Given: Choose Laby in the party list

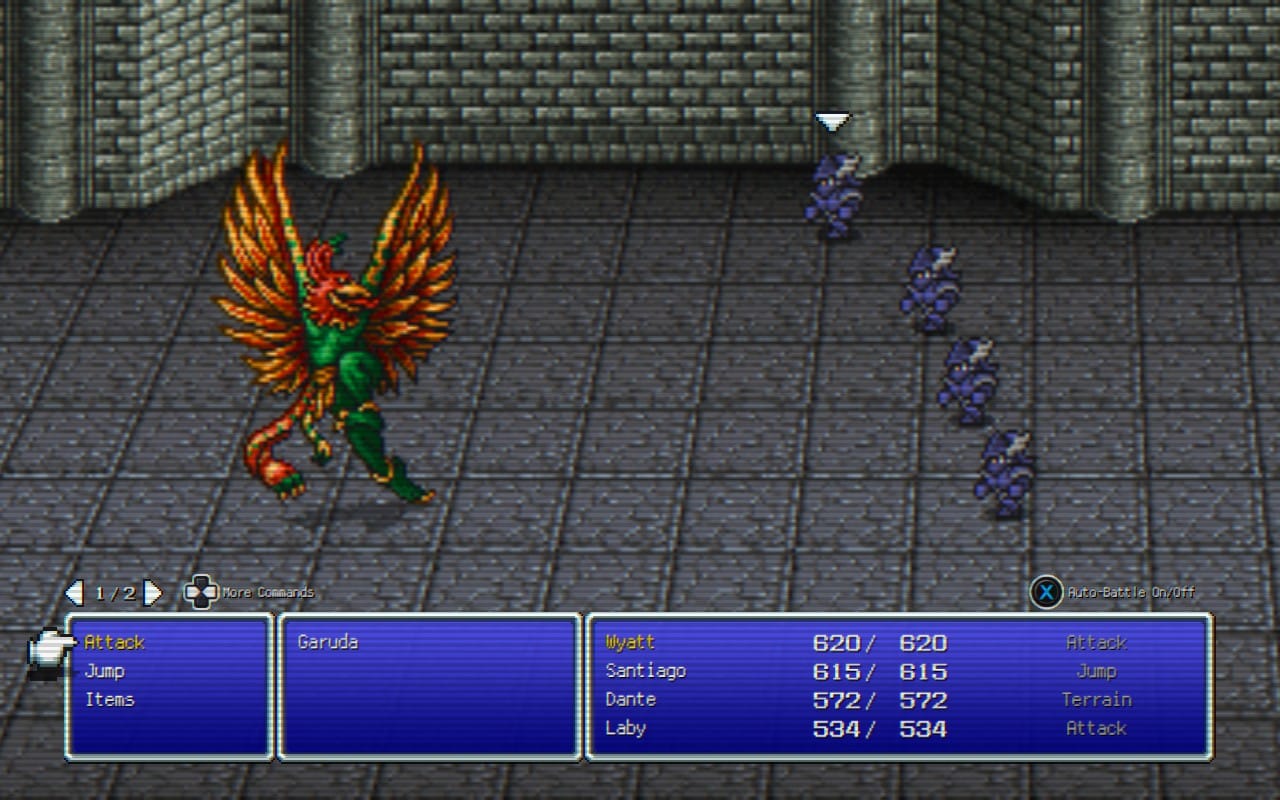Looking at the screenshot, I should point(625,728).
